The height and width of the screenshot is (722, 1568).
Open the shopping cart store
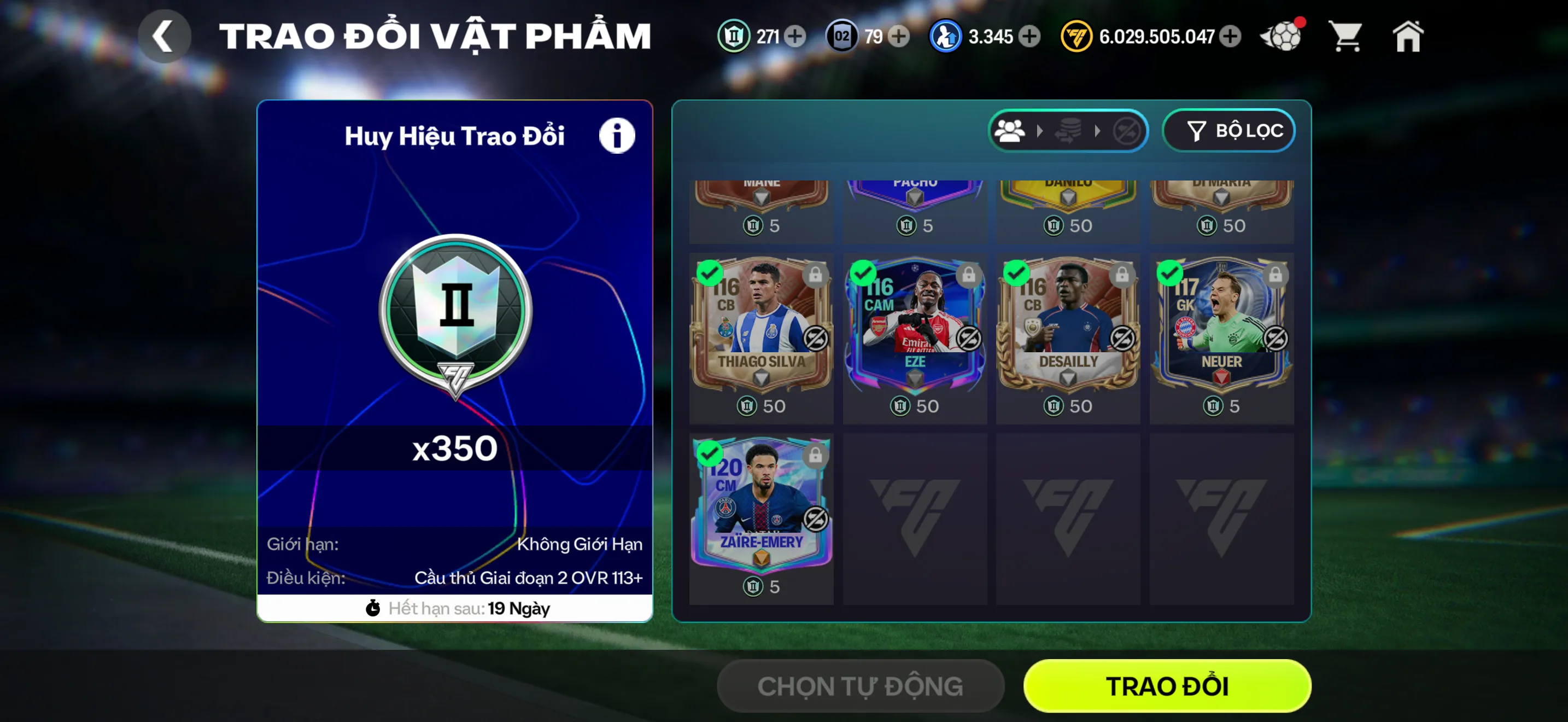click(1346, 36)
